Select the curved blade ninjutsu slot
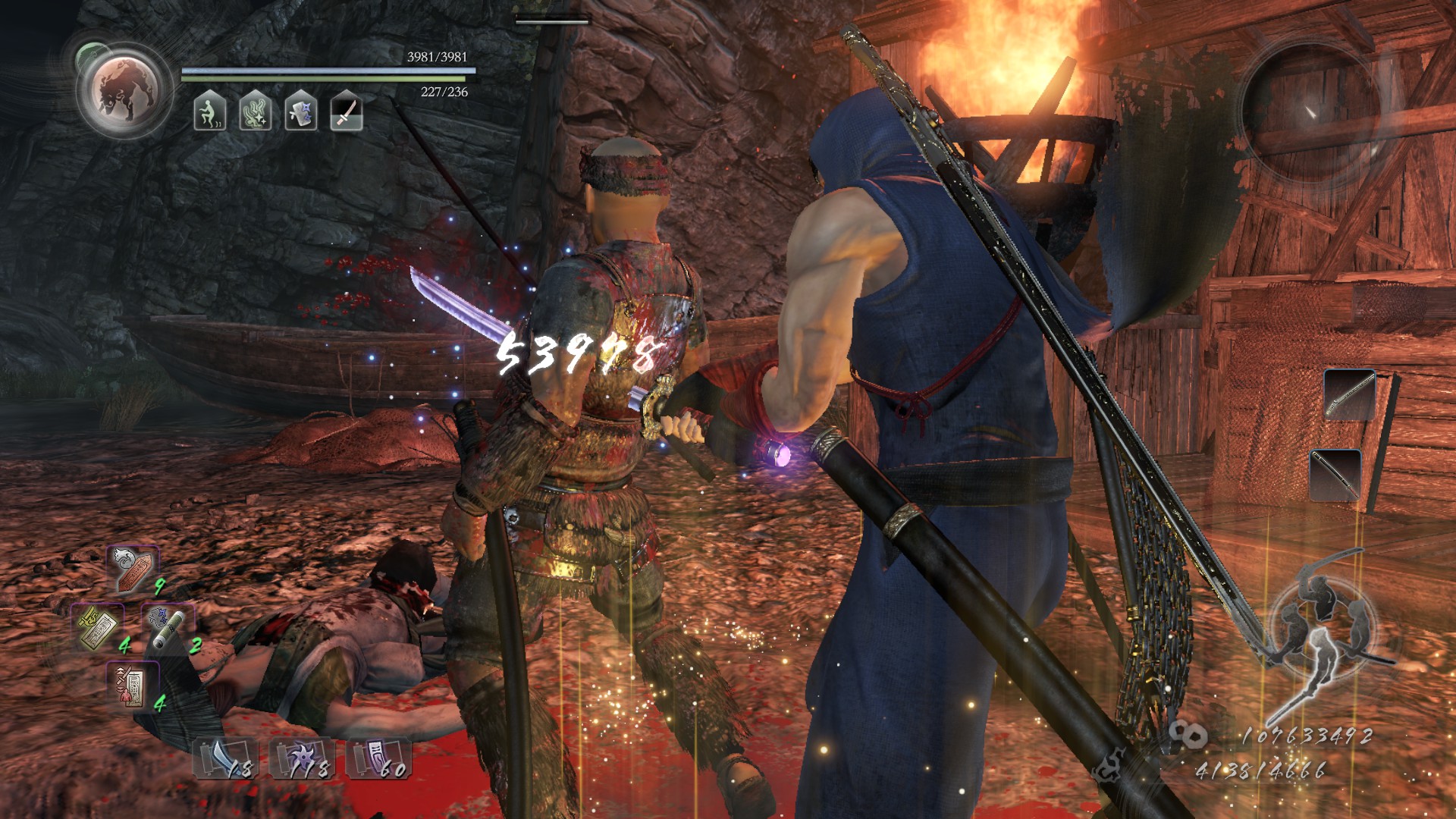The height and width of the screenshot is (819, 1456). [225, 757]
